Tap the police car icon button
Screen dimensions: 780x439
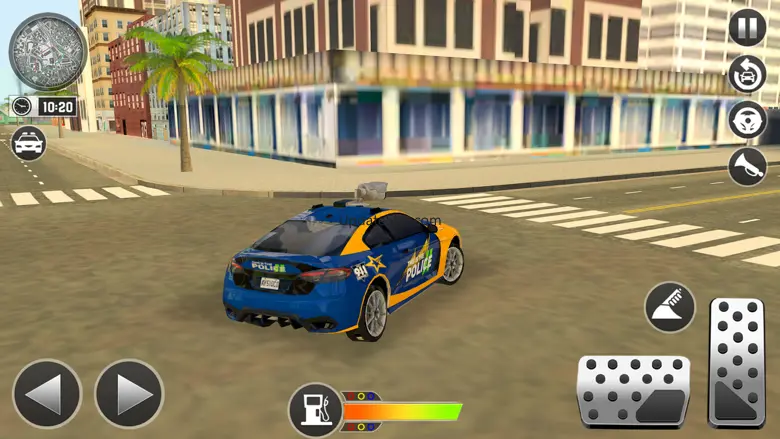28,143
